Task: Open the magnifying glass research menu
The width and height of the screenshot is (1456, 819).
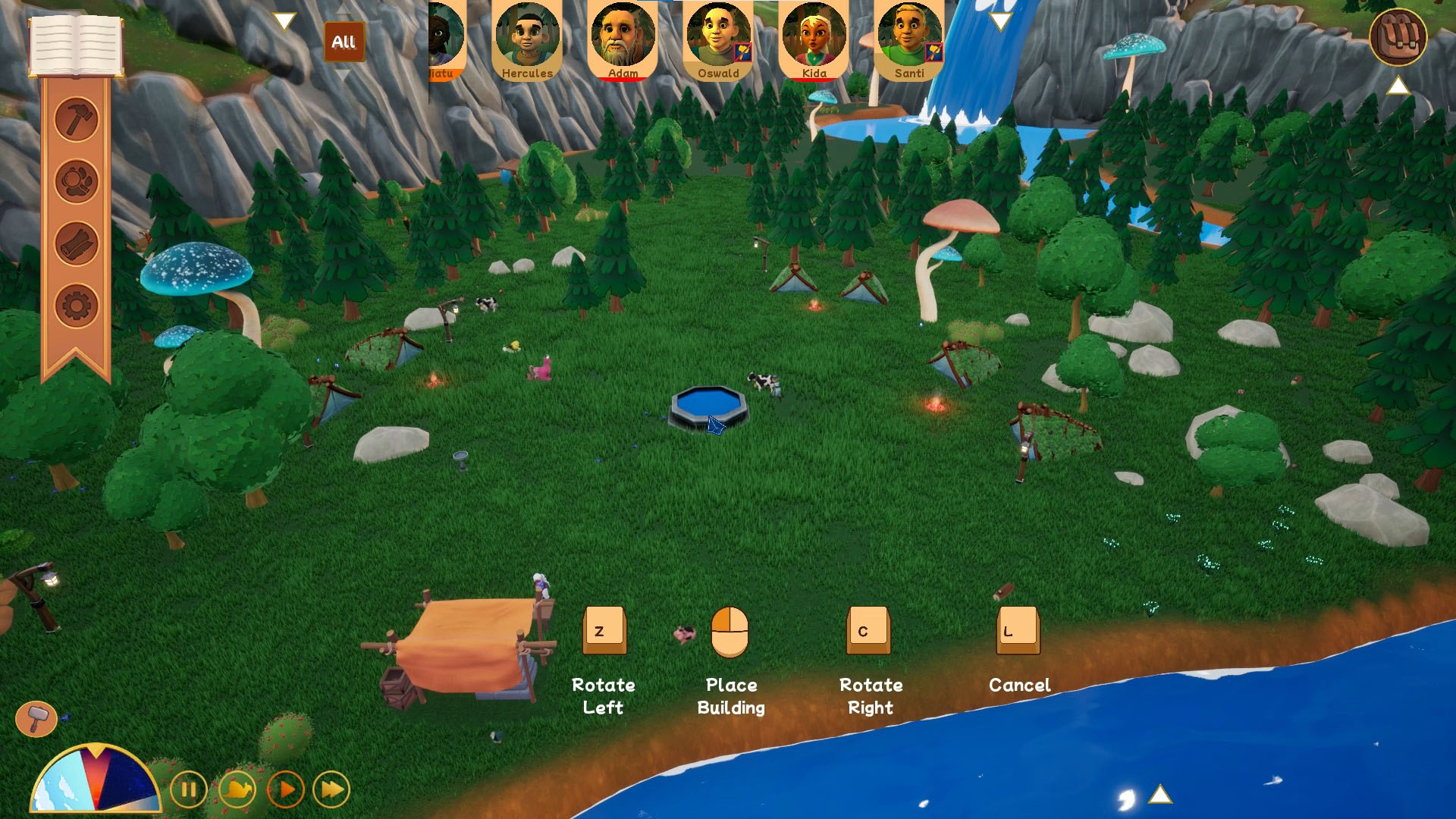Action: [77, 181]
